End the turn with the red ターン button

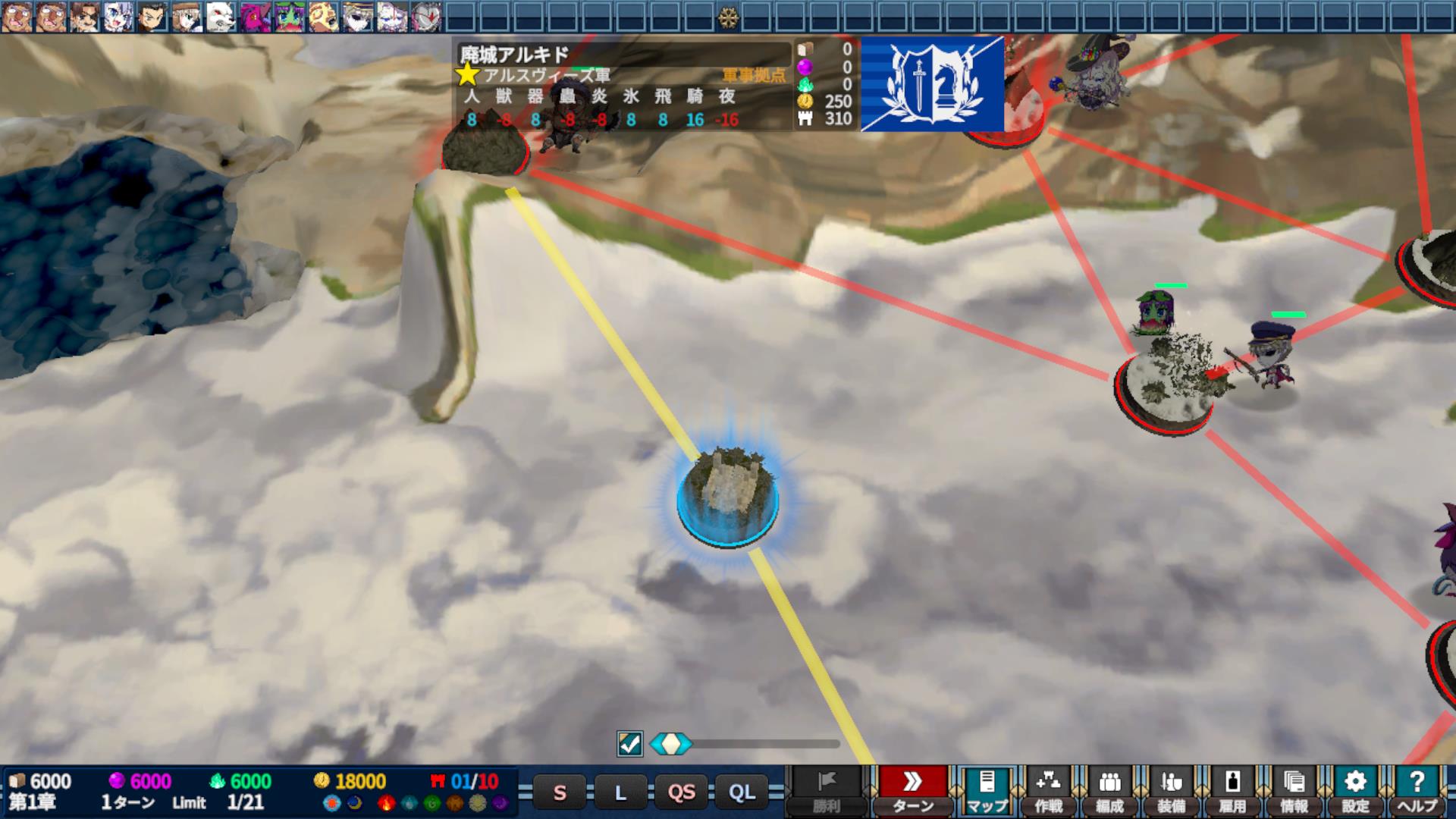(x=912, y=790)
